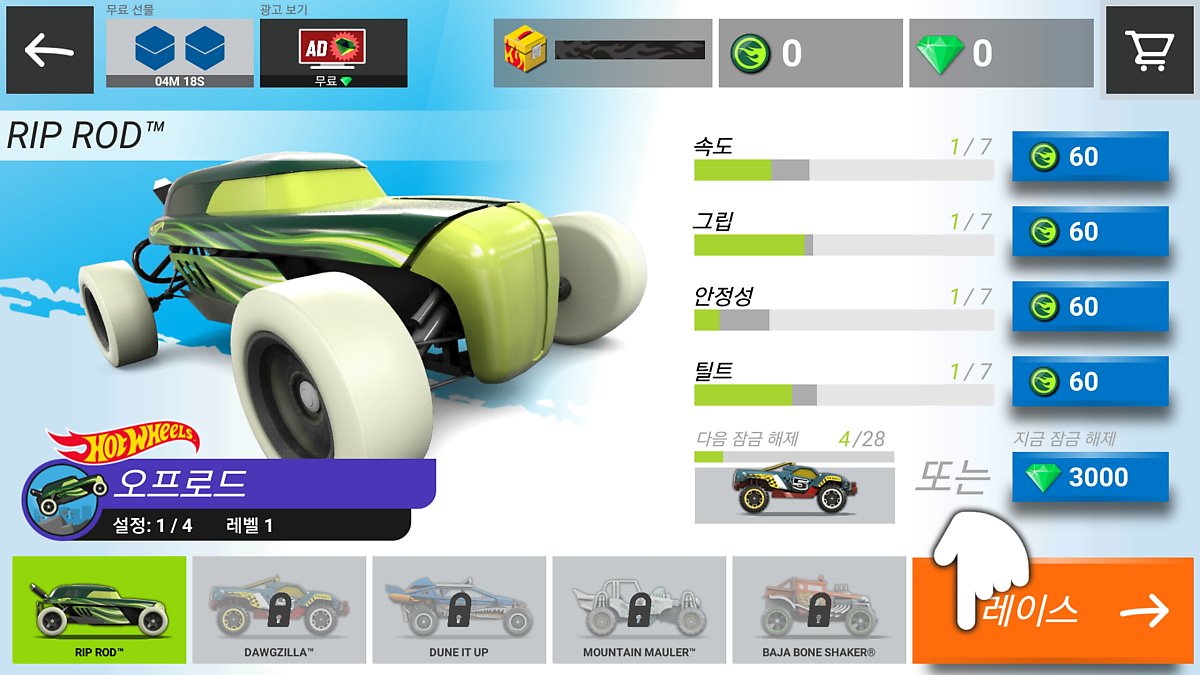Screen dimensions: 1200x675
Task: Unlock next car now for 3000 gems
Action: pos(1090,478)
